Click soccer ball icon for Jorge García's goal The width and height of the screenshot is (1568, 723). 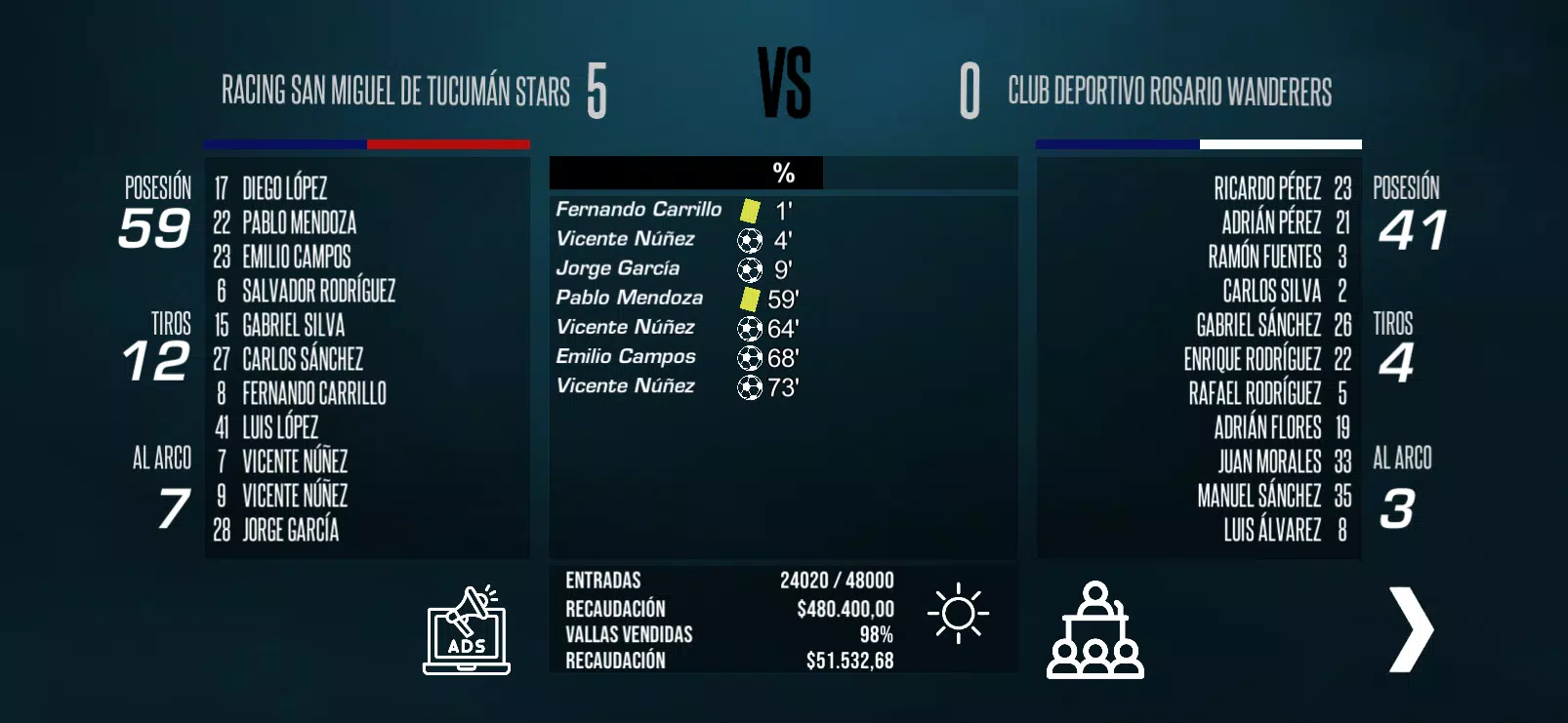[x=749, y=268]
